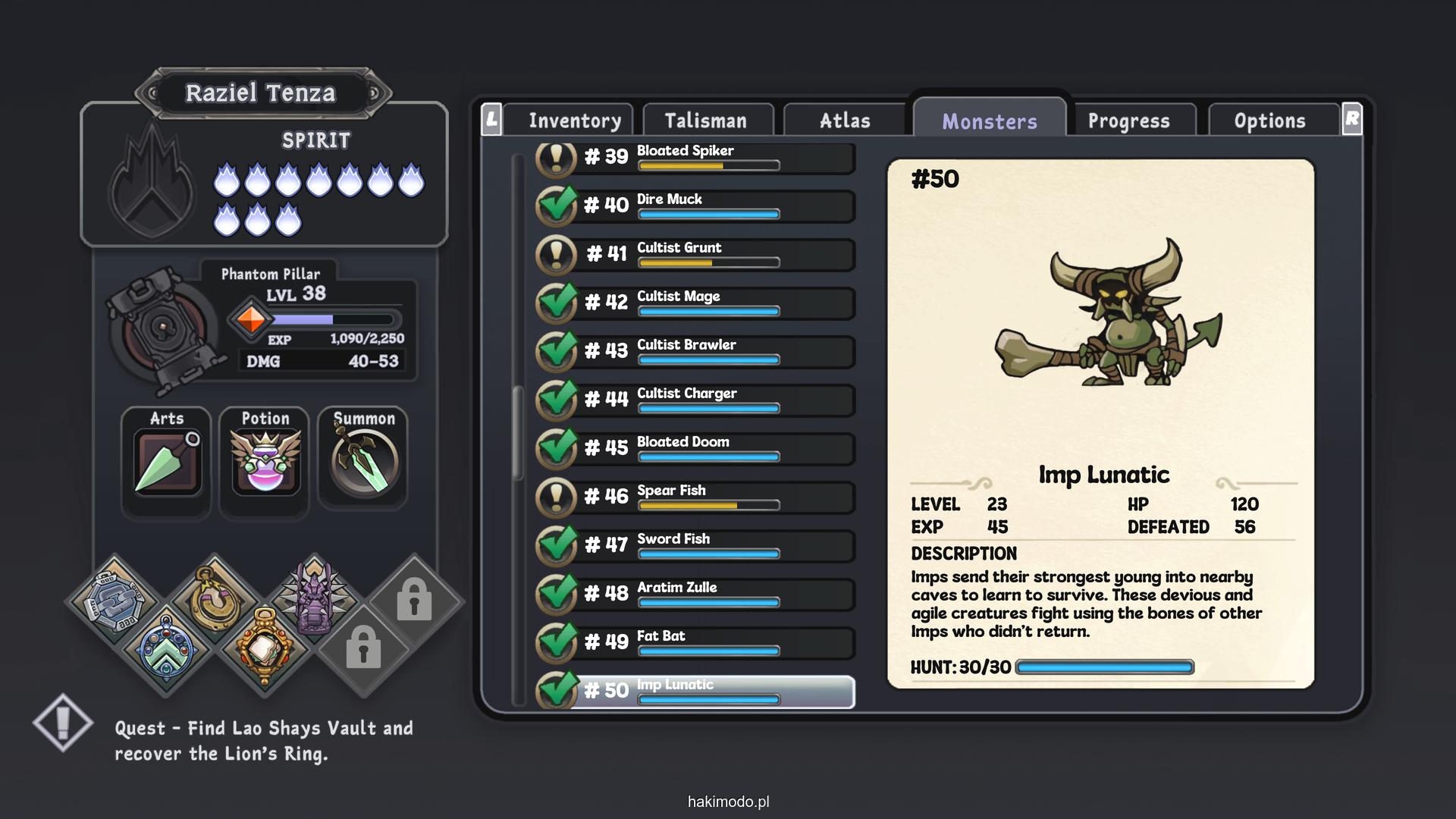
Task: Select the Dire Muck monster entry
Action: tap(705, 206)
